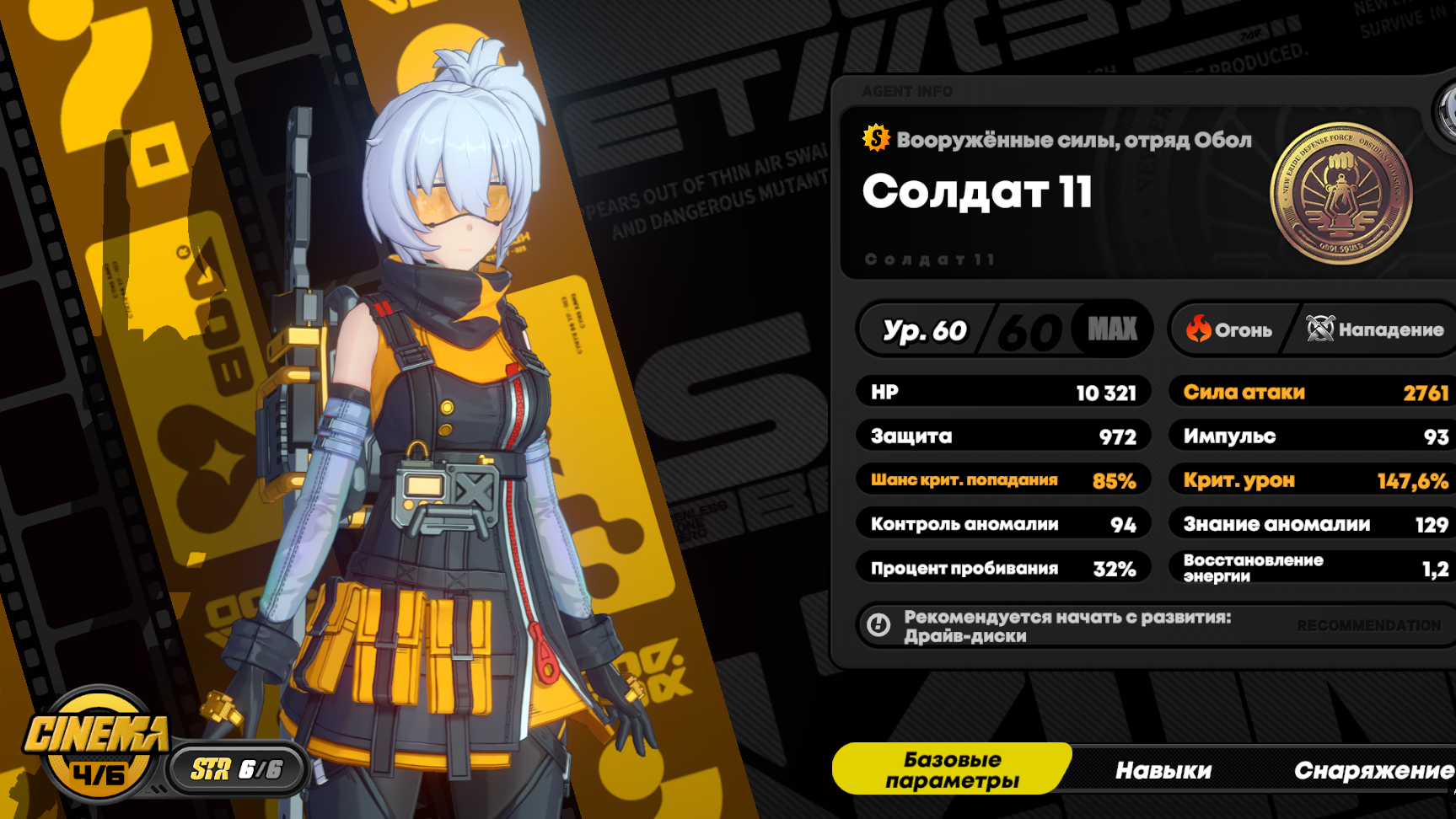Select the Шанс крит. попадания stat row
Viewport: 1456px width, 819px height.
pyautogui.click(x=1003, y=480)
